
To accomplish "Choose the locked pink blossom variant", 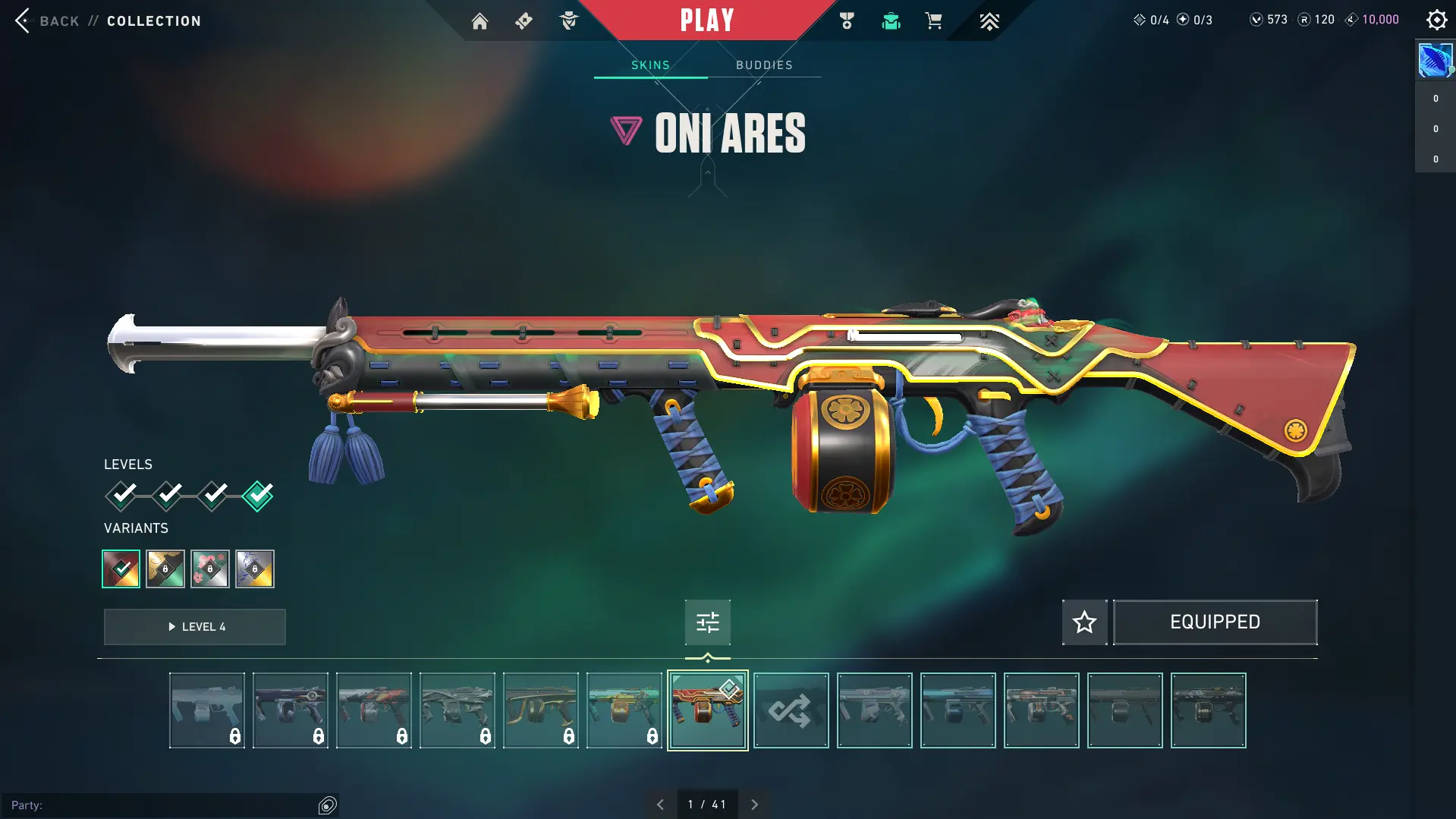I will [x=210, y=569].
